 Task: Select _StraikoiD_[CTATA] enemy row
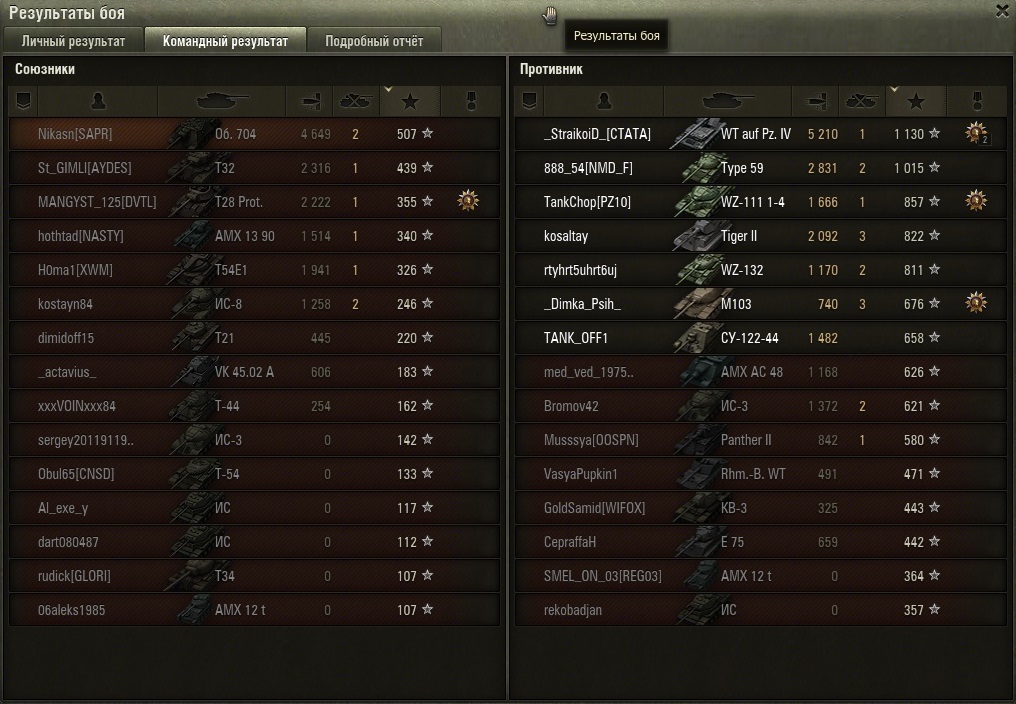[x=760, y=134]
